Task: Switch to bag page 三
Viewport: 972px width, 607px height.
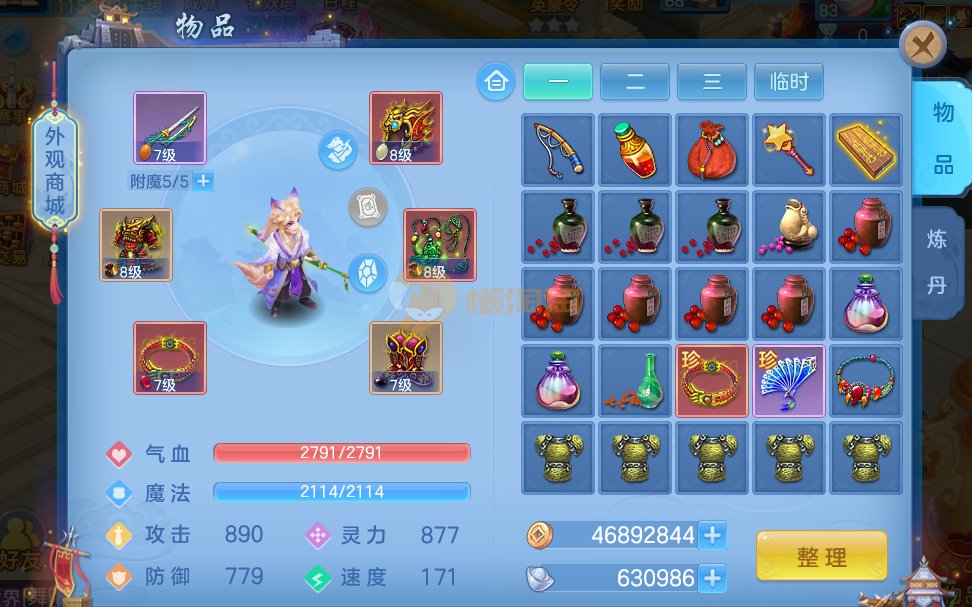Action: click(x=712, y=82)
